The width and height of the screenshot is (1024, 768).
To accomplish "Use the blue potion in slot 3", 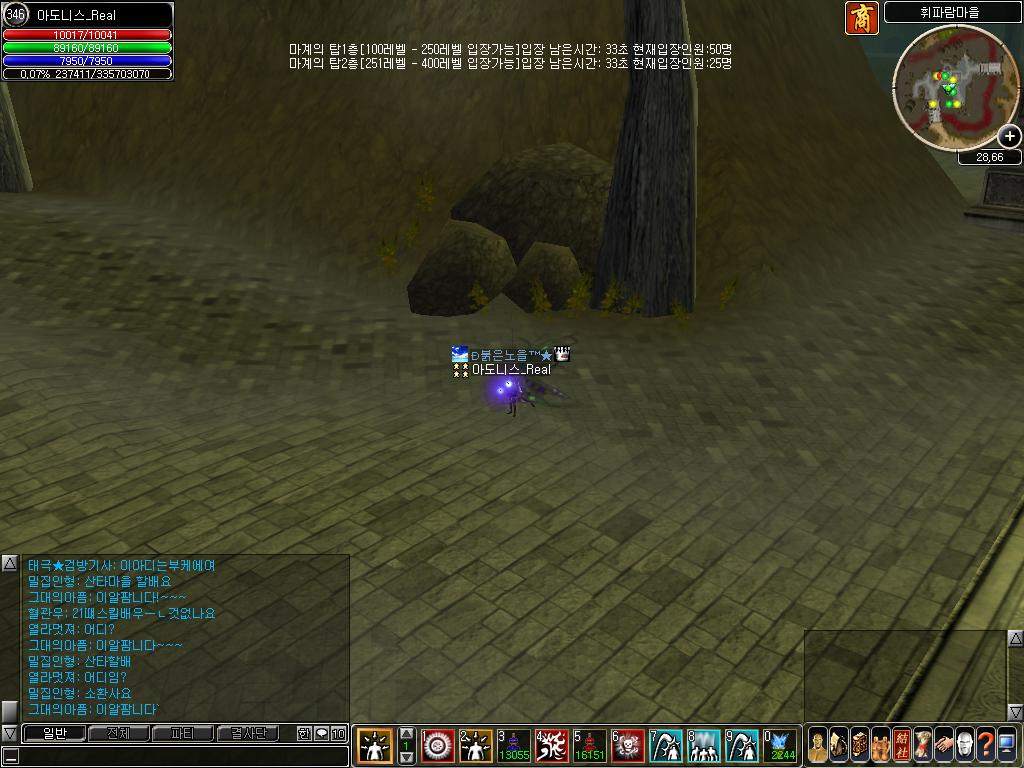I will tap(515, 745).
